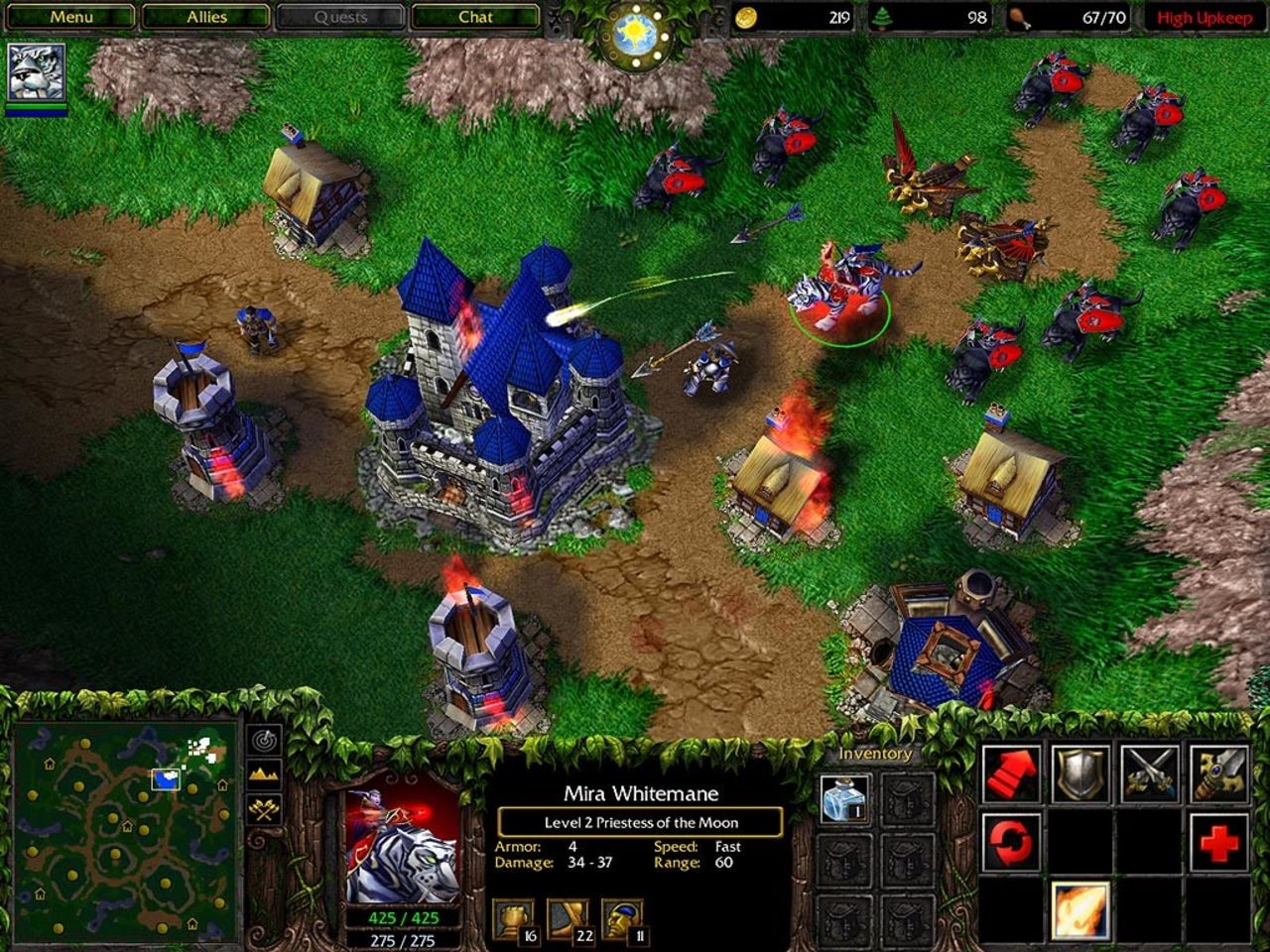Open the Allies panel
The width and height of the screenshot is (1270, 952).
click(204, 16)
